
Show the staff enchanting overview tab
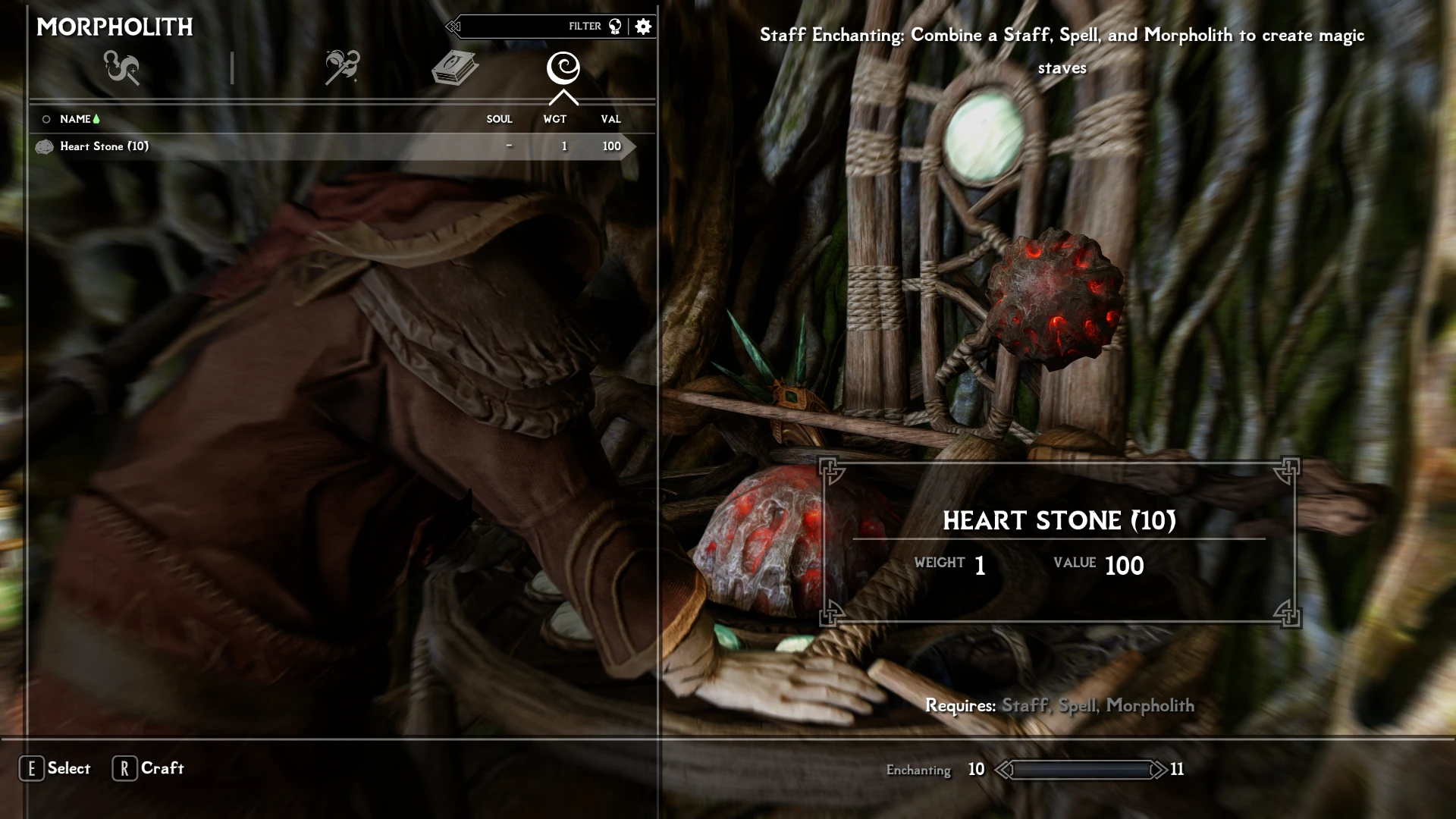tap(121, 68)
